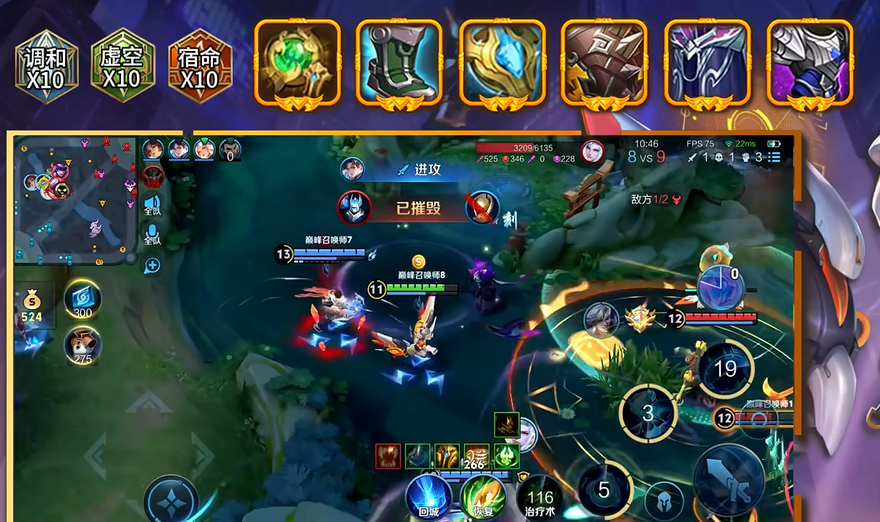Buy the recommended item costing 275
The image size is (880, 522).
pos(82,346)
